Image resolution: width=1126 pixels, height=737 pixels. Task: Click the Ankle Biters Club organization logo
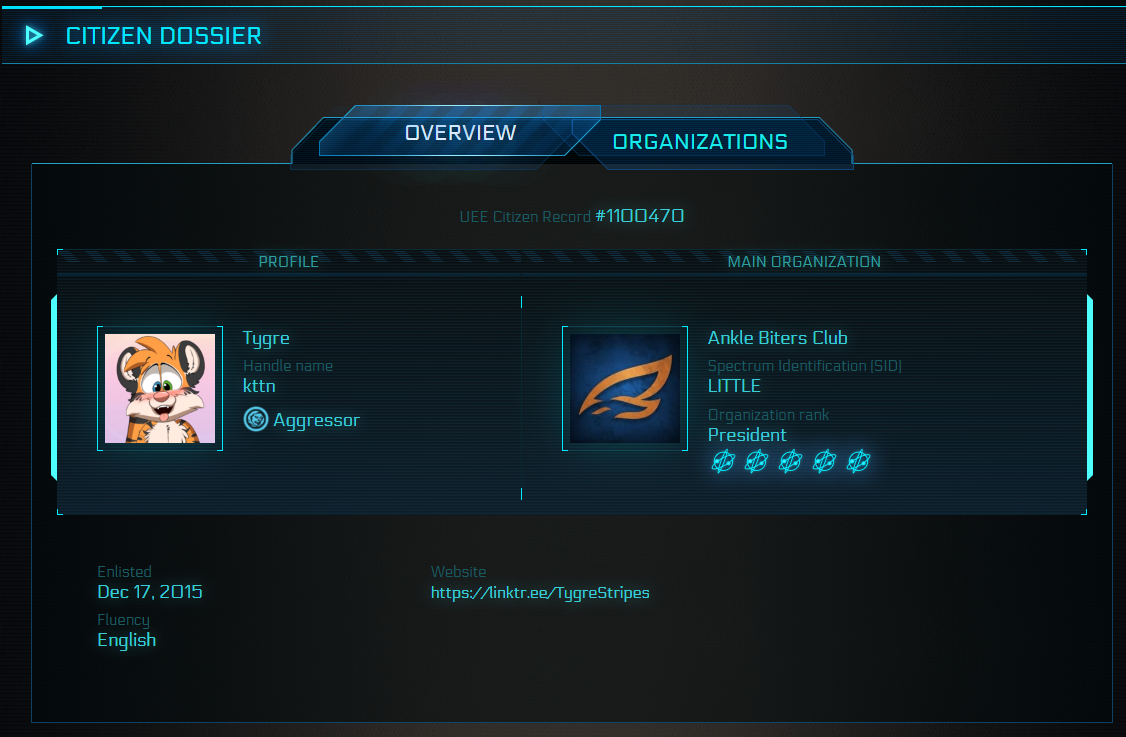[x=625, y=389]
